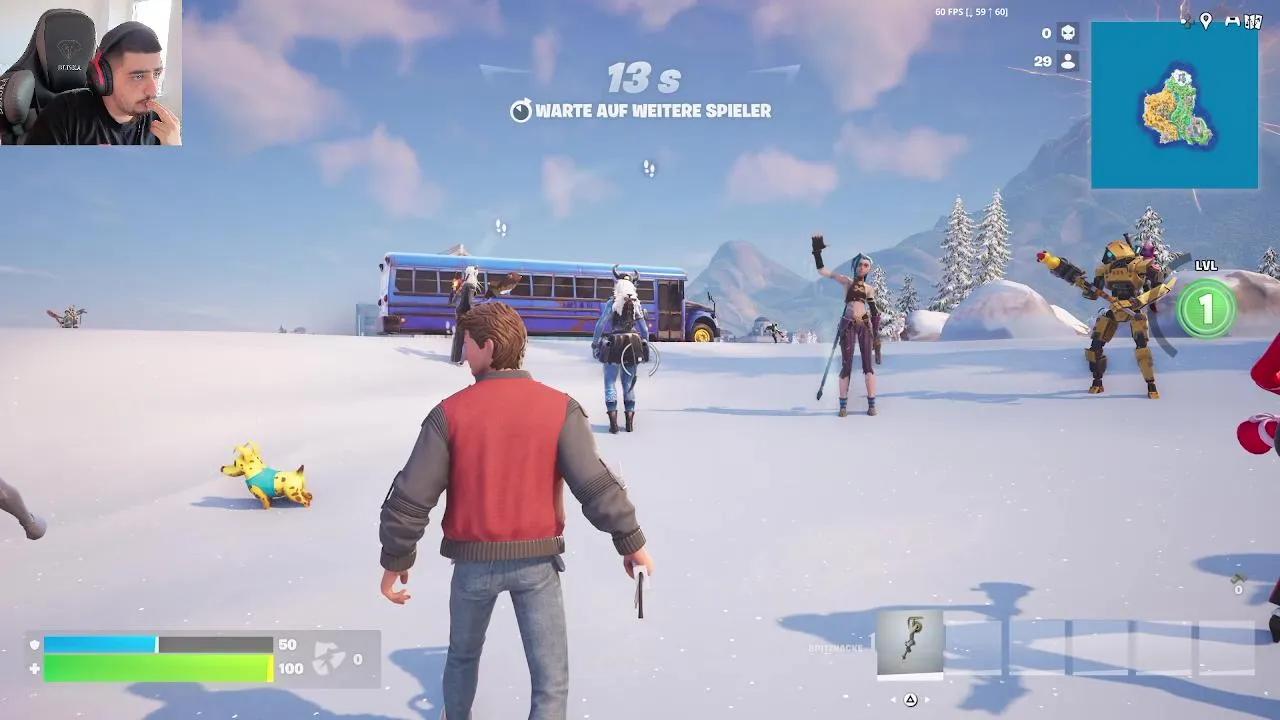The height and width of the screenshot is (720, 1280).
Task: Click the controller icon near the minimap
Action: point(1231,21)
